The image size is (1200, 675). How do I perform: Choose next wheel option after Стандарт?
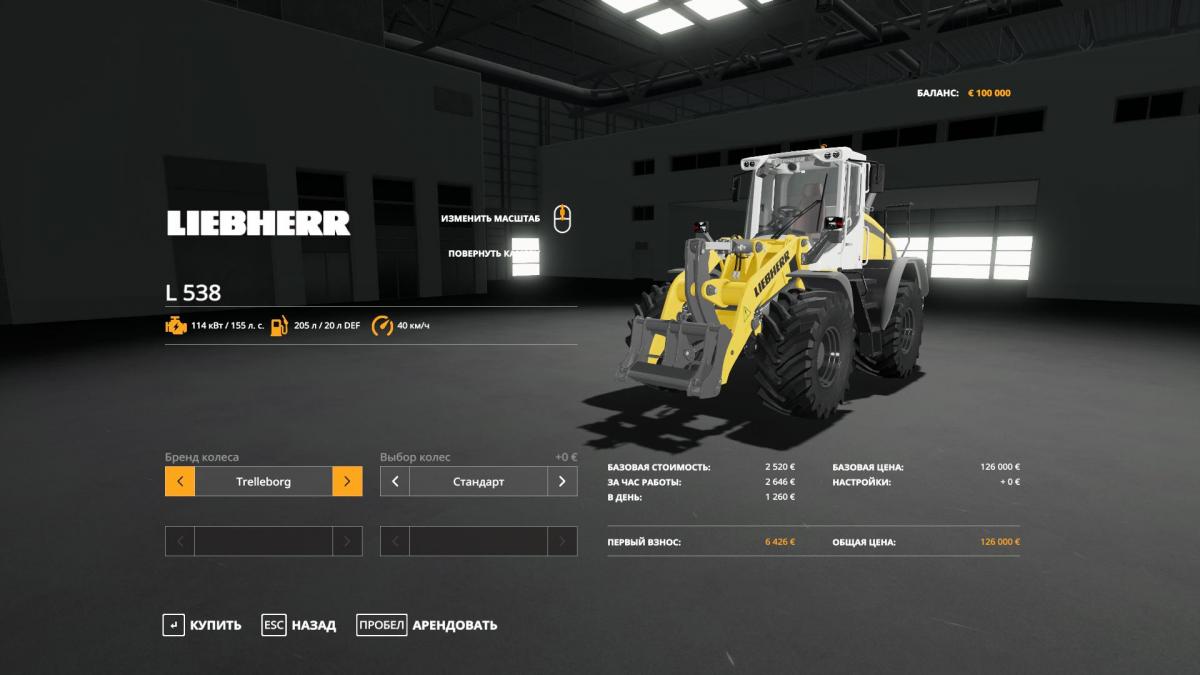(562, 481)
